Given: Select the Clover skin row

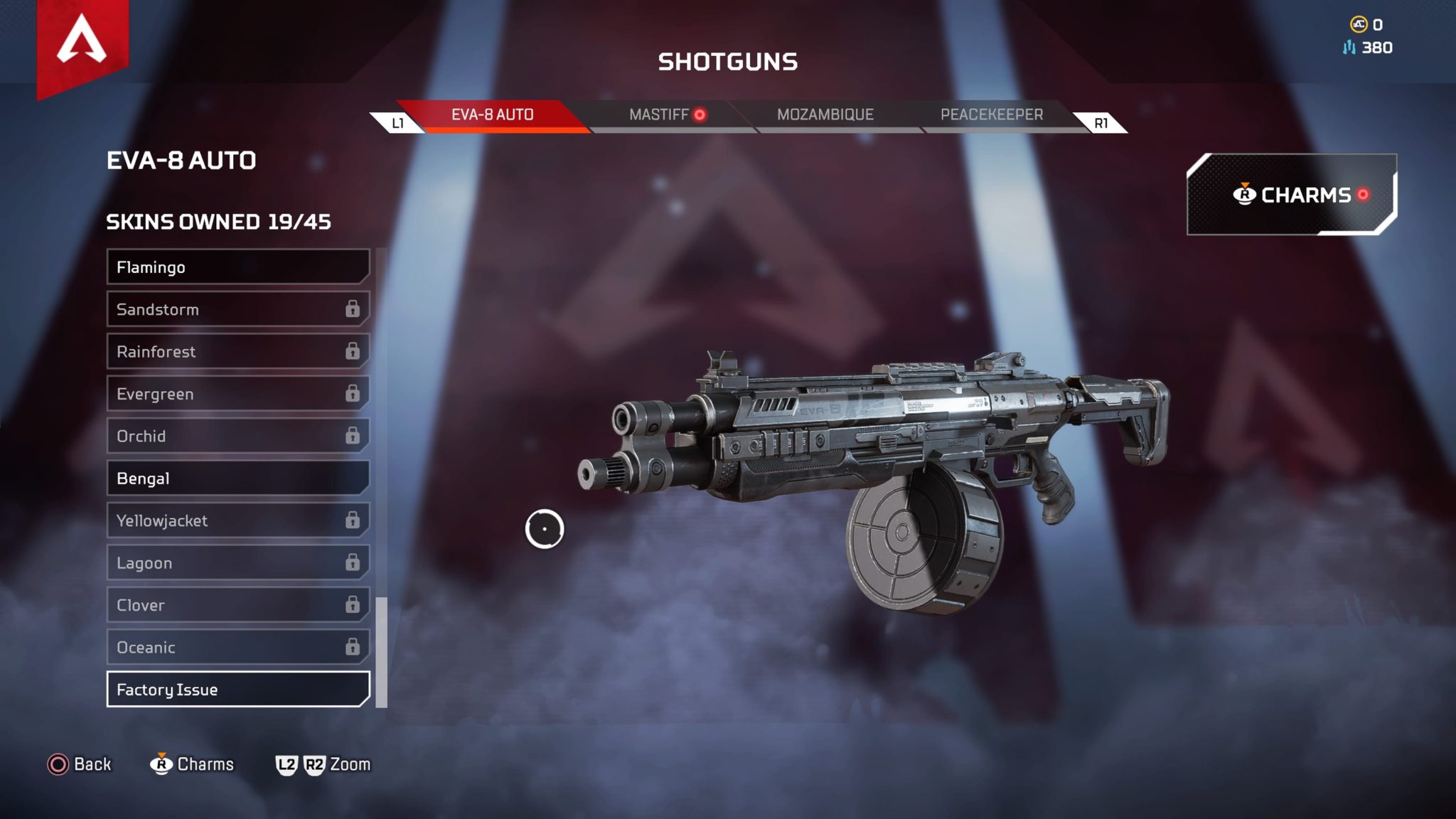Looking at the screenshot, I should point(237,605).
